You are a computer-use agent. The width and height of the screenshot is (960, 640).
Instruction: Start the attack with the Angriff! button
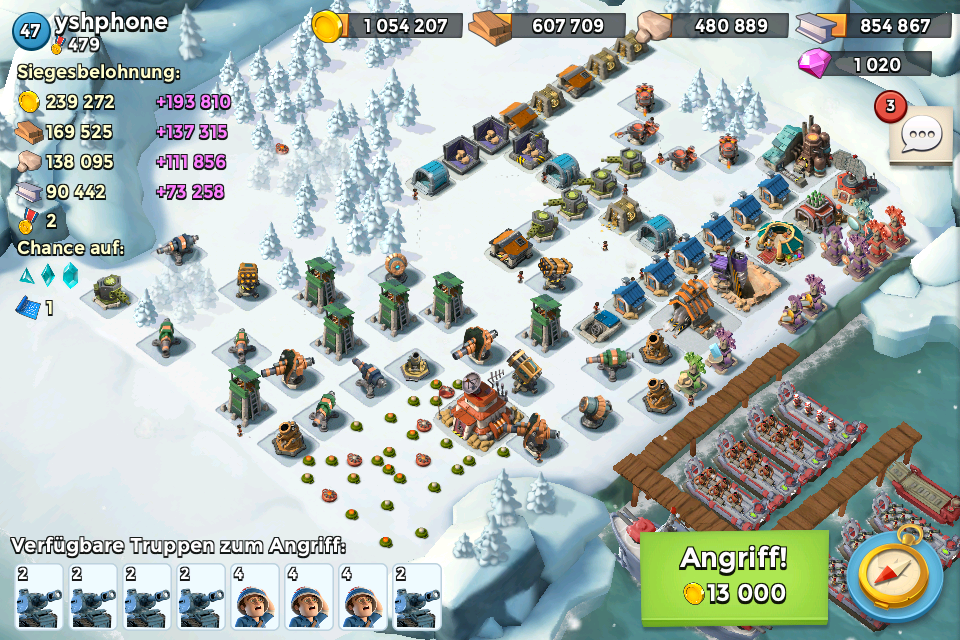(x=734, y=576)
